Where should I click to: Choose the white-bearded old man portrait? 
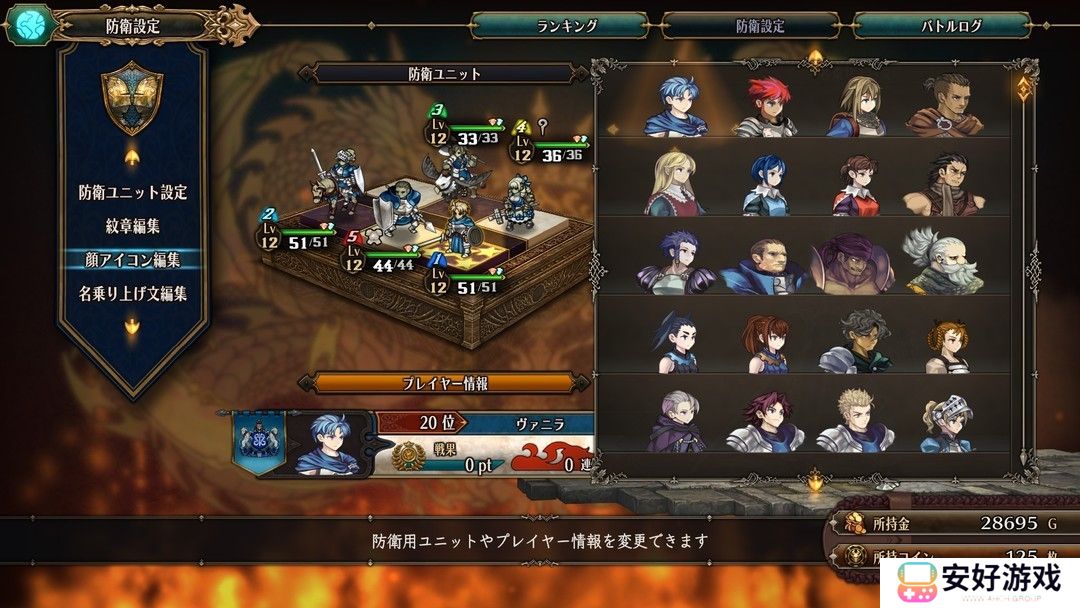942,263
